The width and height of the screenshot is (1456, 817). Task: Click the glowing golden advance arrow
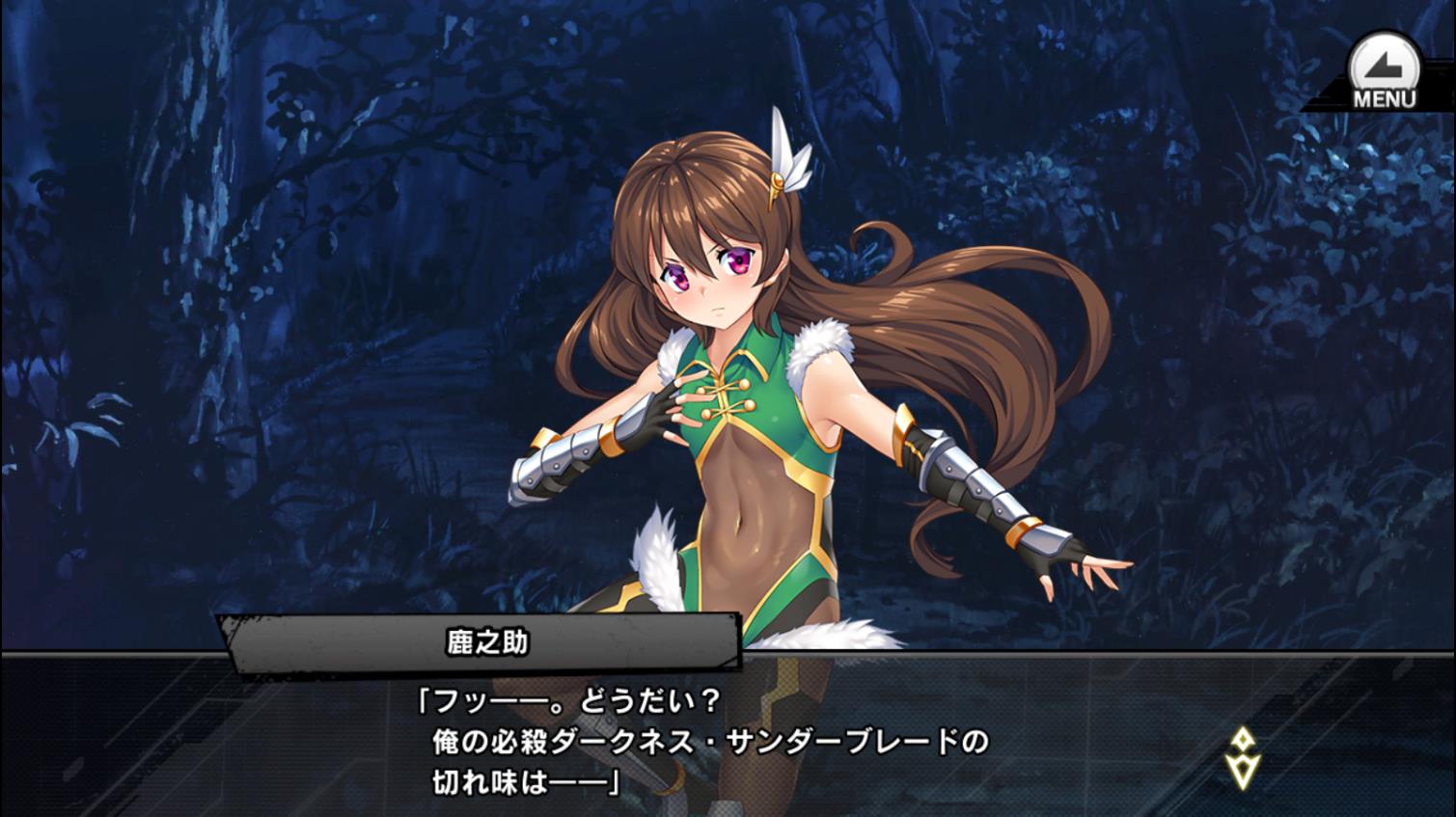pos(1244,769)
